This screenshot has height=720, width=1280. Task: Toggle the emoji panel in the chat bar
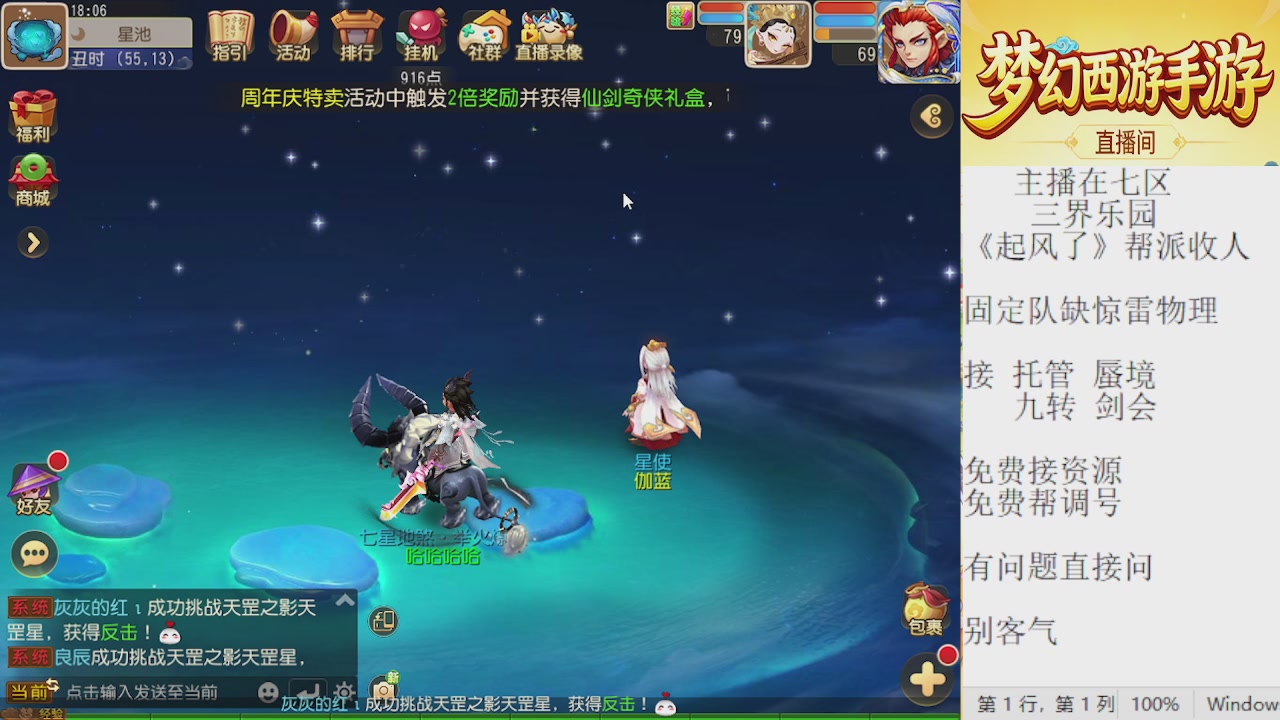click(268, 692)
